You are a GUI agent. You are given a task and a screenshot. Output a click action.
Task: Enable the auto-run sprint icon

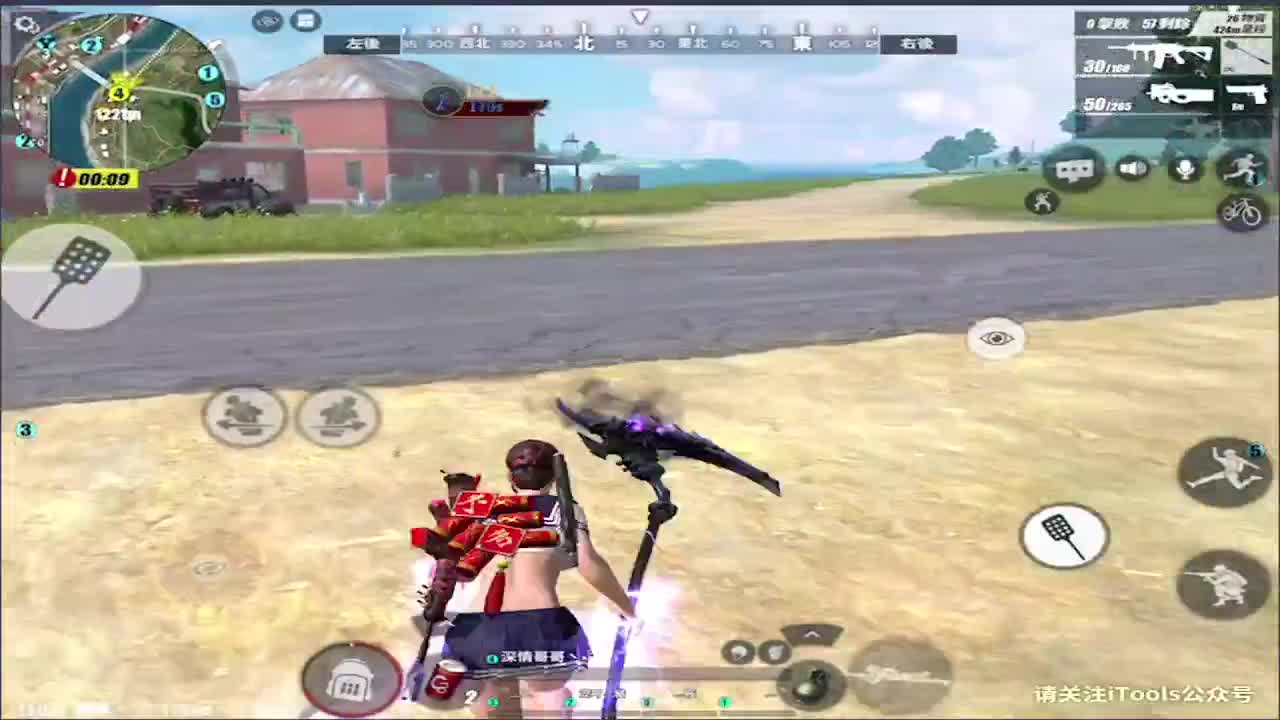pos(1243,168)
